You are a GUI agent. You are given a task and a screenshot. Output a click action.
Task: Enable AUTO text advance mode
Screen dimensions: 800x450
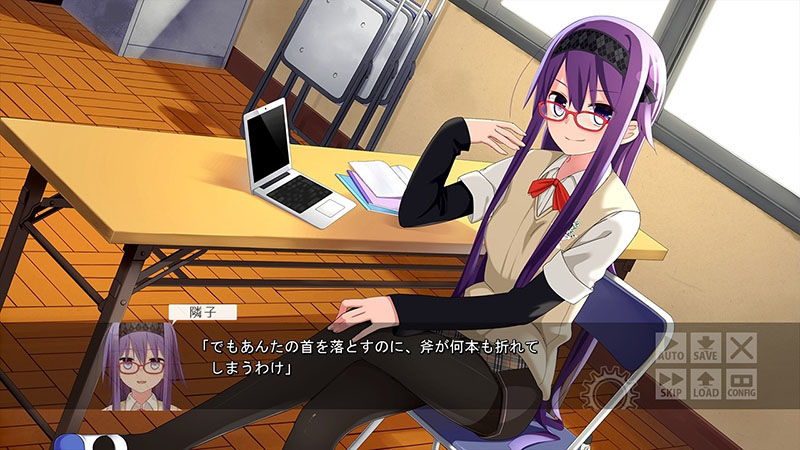pyautogui.click(x=670, y=347)
